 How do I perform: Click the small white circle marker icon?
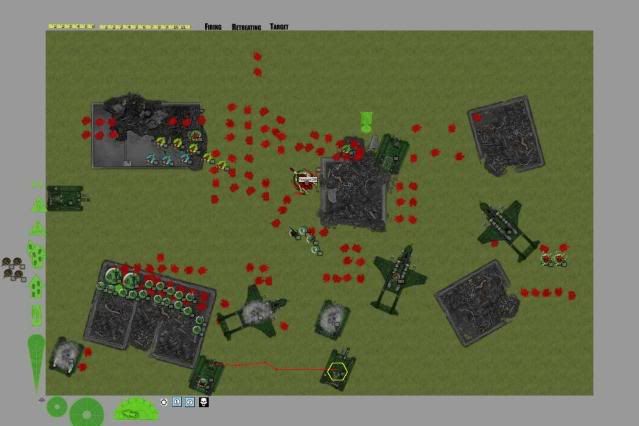[x=164, y=402]
